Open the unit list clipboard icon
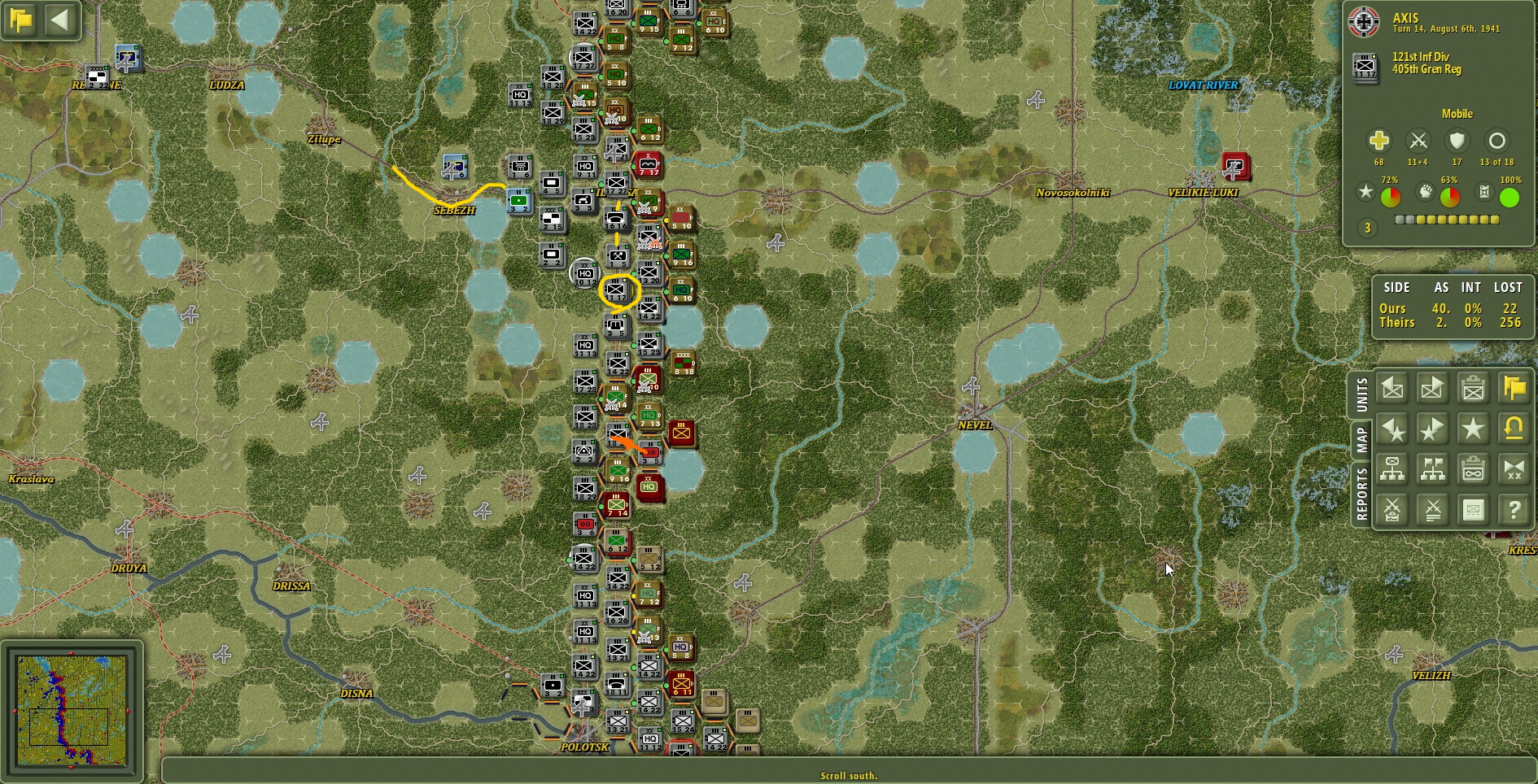Viewport: 1538px width, 784px height. coord(1473,388)
